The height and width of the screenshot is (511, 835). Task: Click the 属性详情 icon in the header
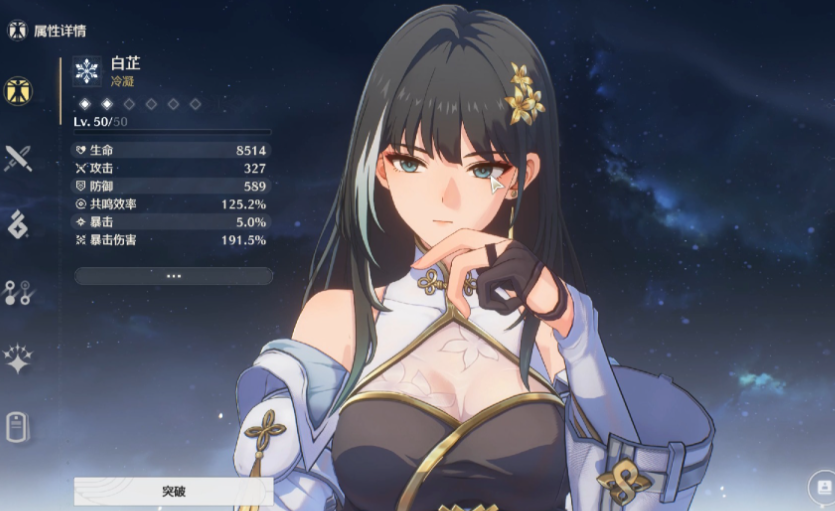(17, 30)
